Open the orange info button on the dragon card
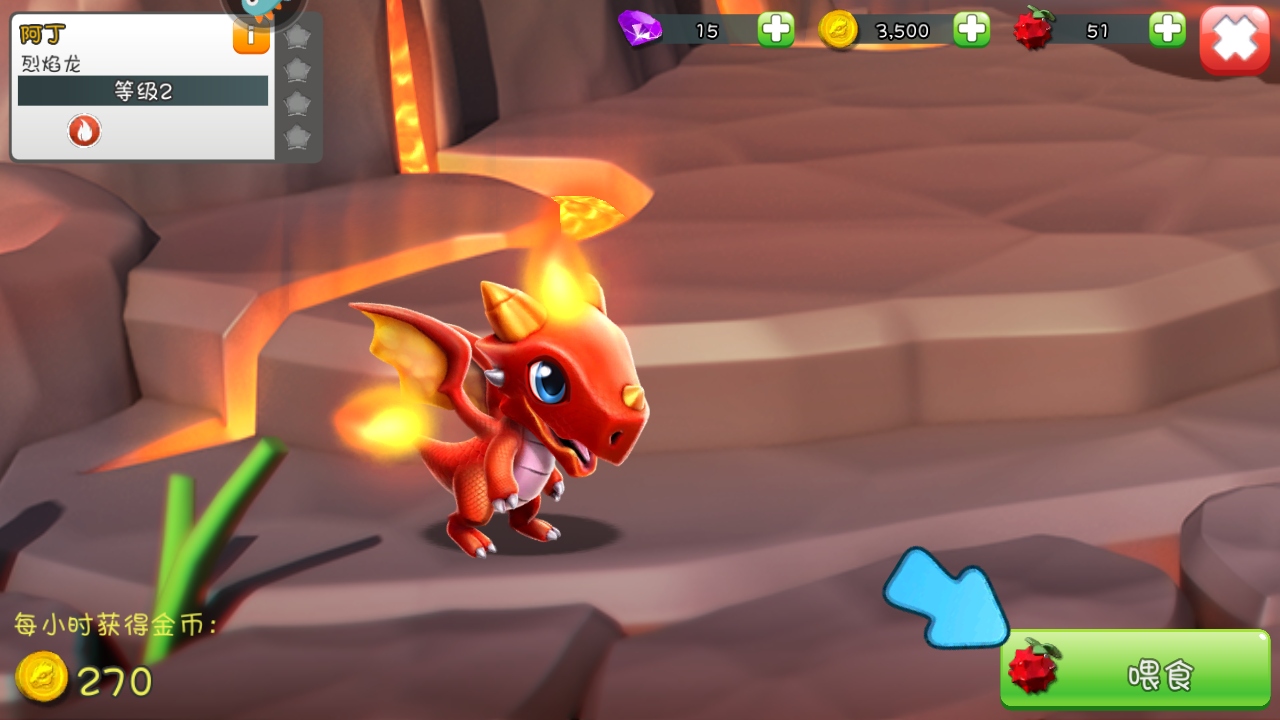 click(x=251, y=38)
